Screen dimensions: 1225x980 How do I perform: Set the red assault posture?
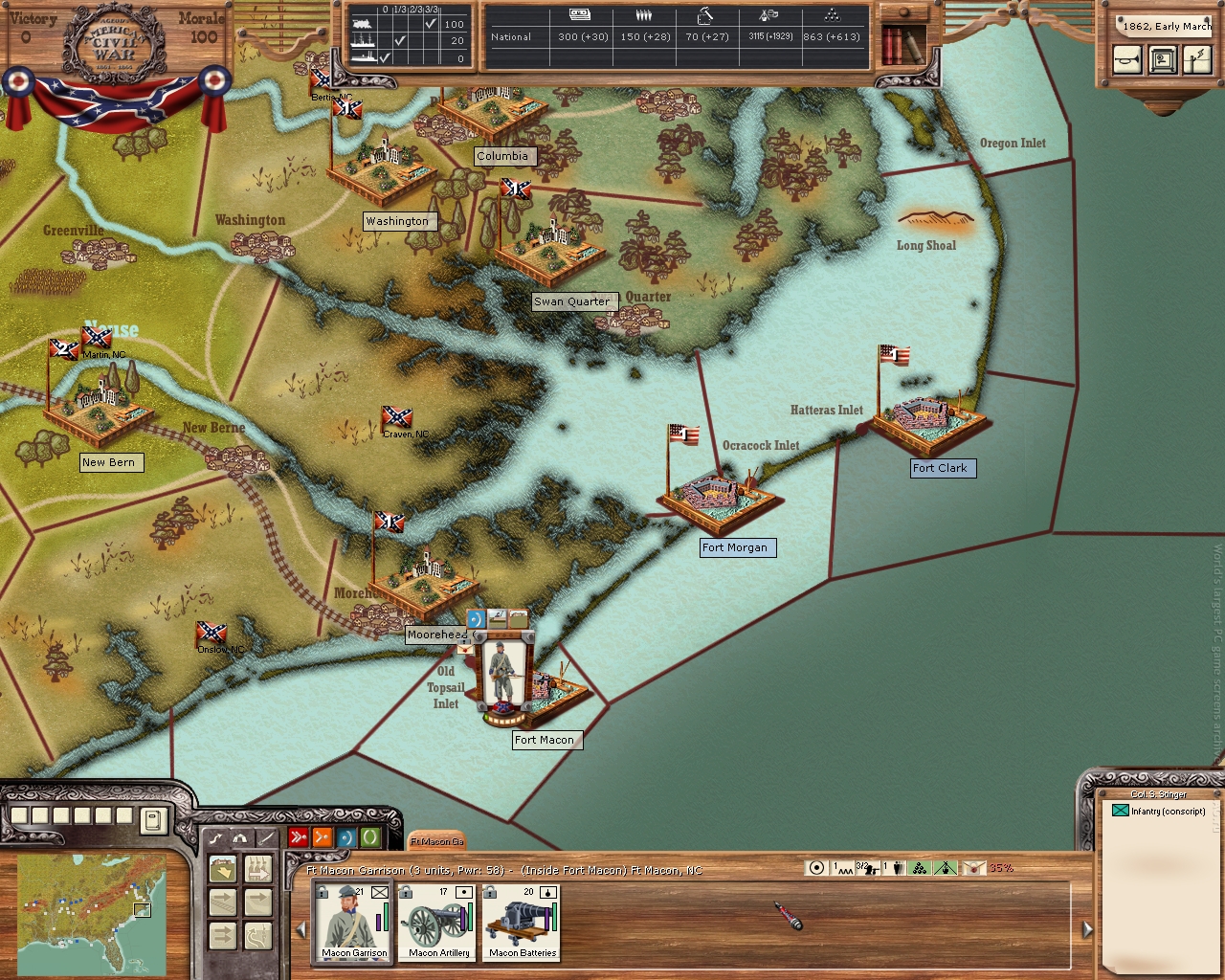(x=299, y=837)
